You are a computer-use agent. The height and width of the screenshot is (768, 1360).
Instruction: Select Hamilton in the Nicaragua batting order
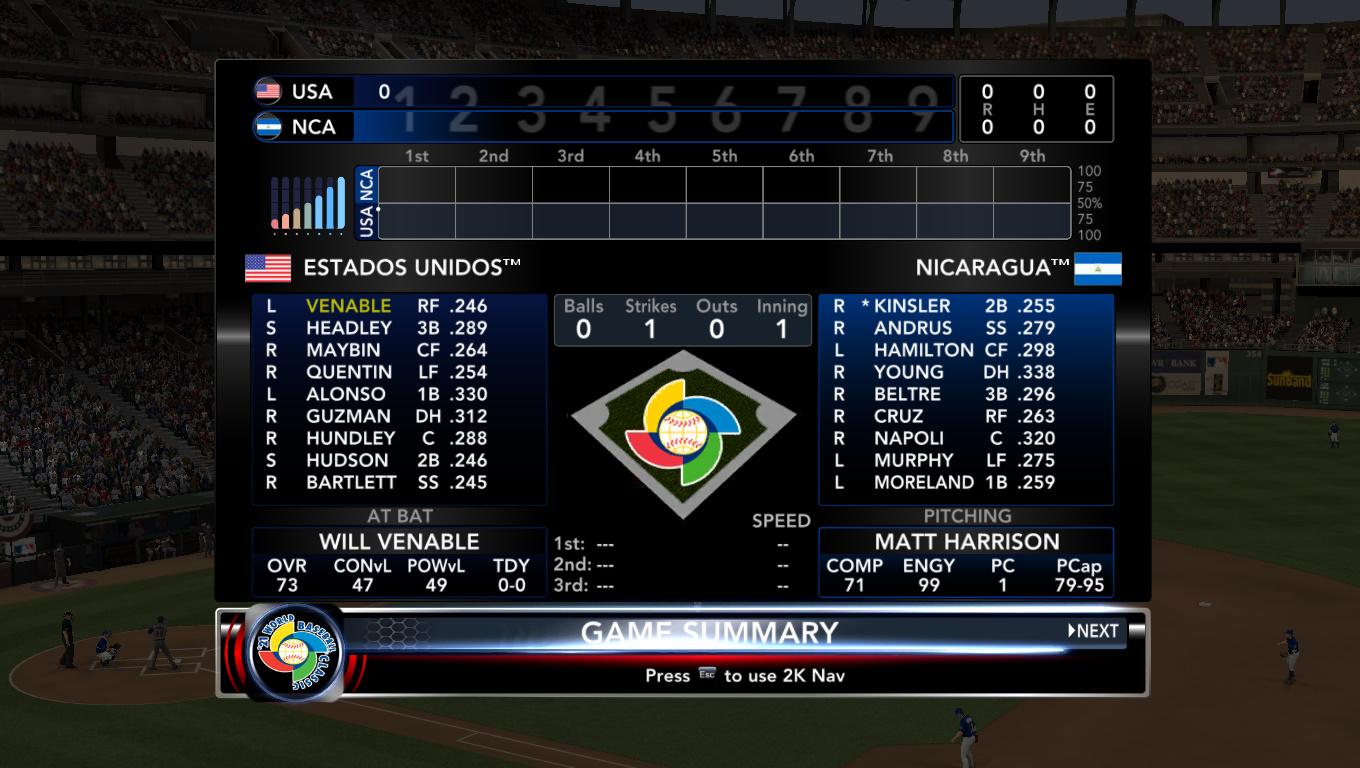[x=923, y=350]
